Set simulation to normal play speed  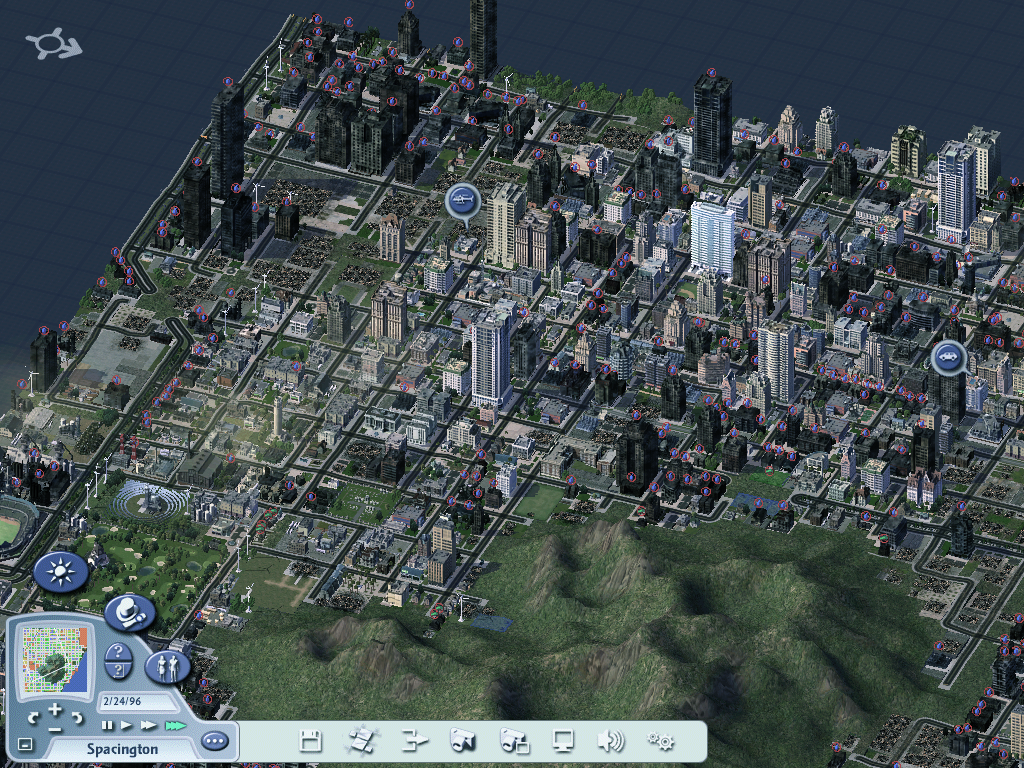(127, 724)
